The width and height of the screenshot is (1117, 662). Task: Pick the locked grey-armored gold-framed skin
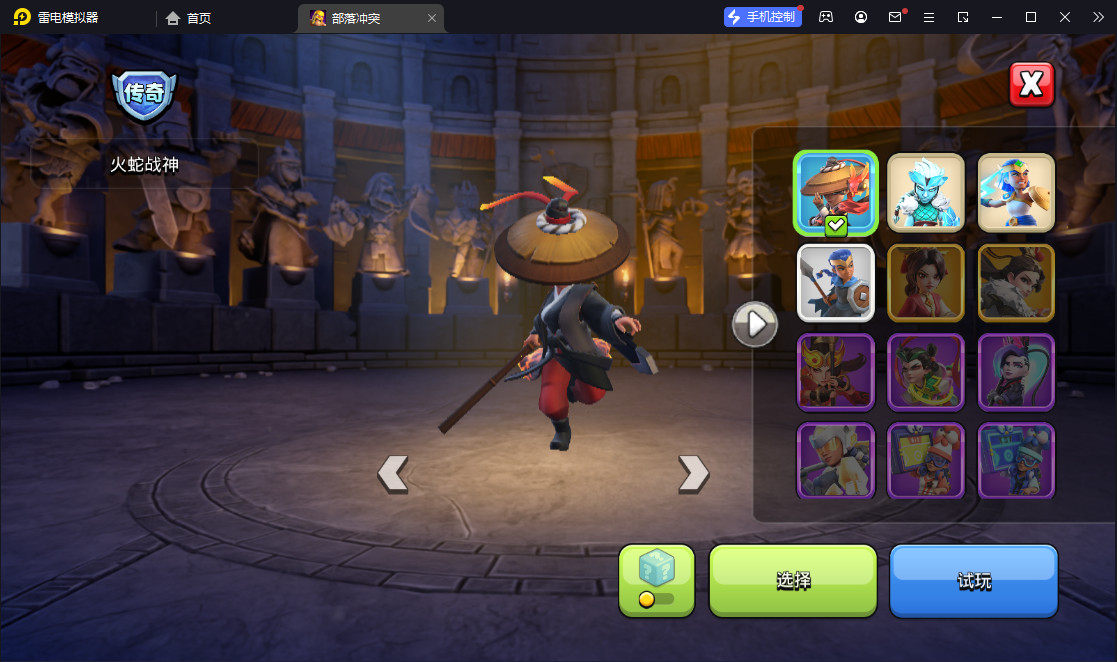pyautogui.click(x=1016, y=282)
